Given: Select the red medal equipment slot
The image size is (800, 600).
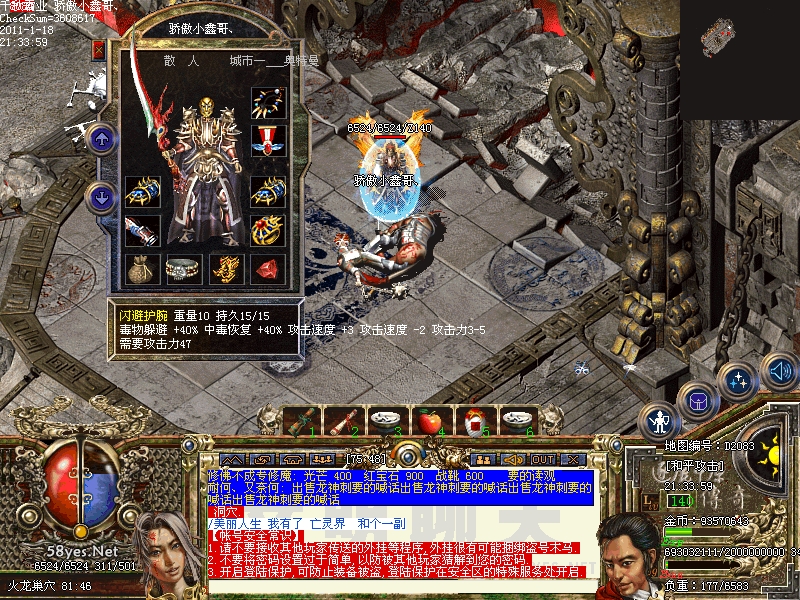Looking at the screenshot, I should (x=267, y=139).
